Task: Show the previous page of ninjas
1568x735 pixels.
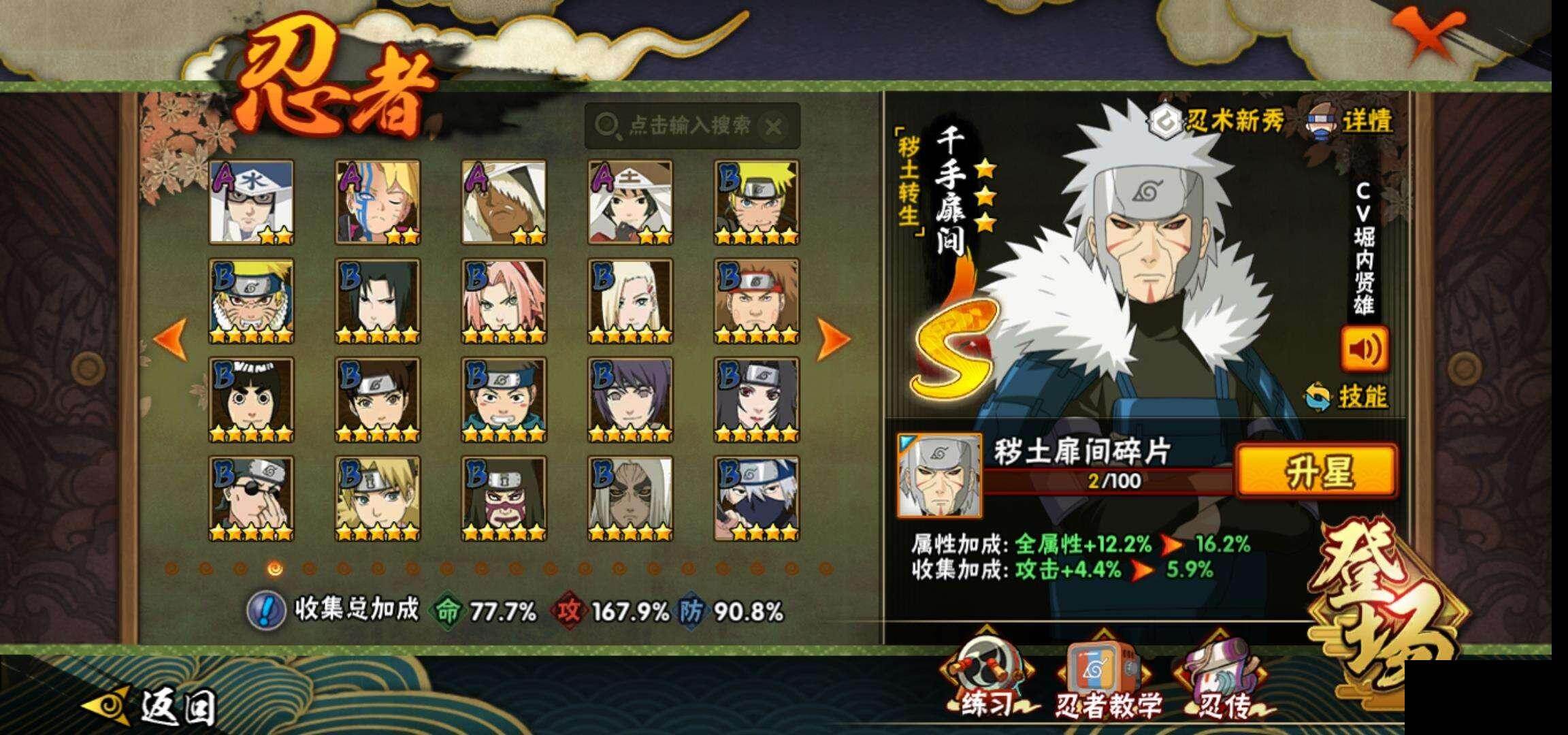Action: (x=170, y=338)
